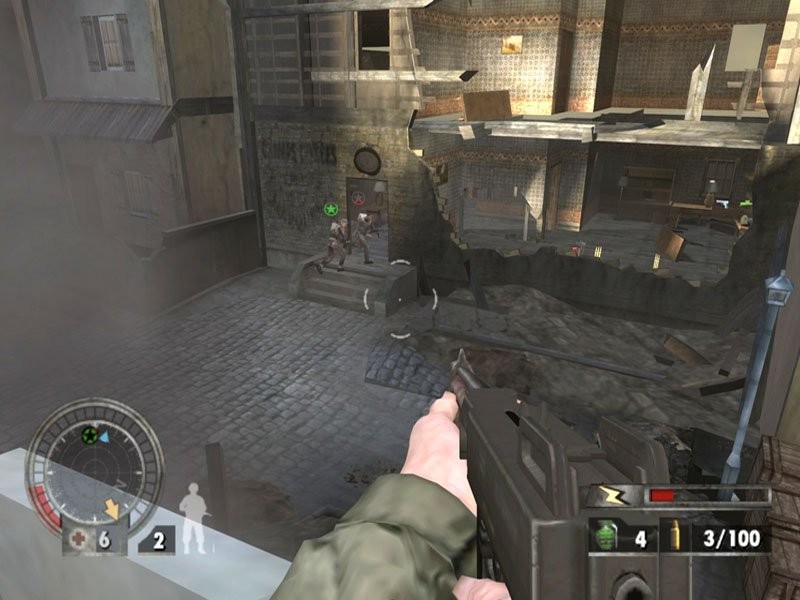Select the red cross medkit icon
This screenshot has height=600, width=800.
click(x=78, y=540)
